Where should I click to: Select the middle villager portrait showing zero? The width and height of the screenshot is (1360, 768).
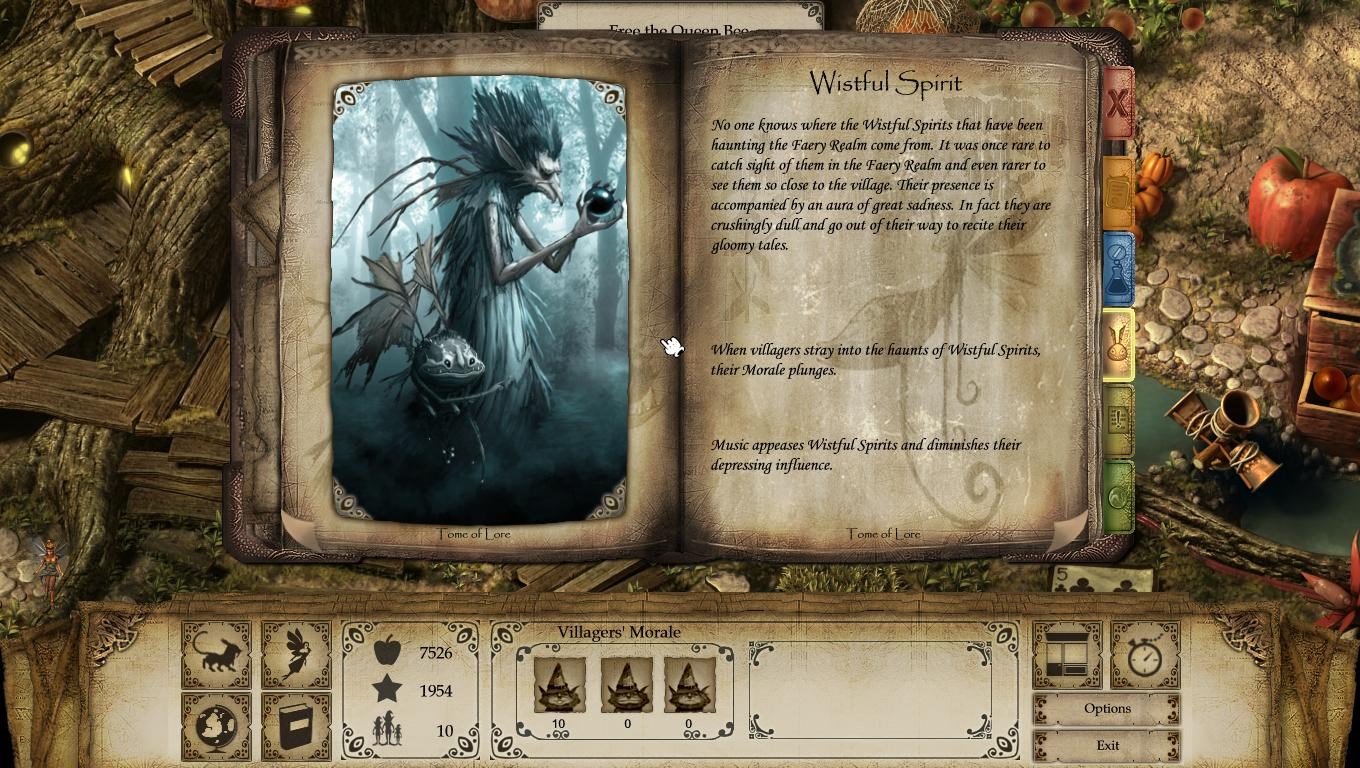coord(624,685)
